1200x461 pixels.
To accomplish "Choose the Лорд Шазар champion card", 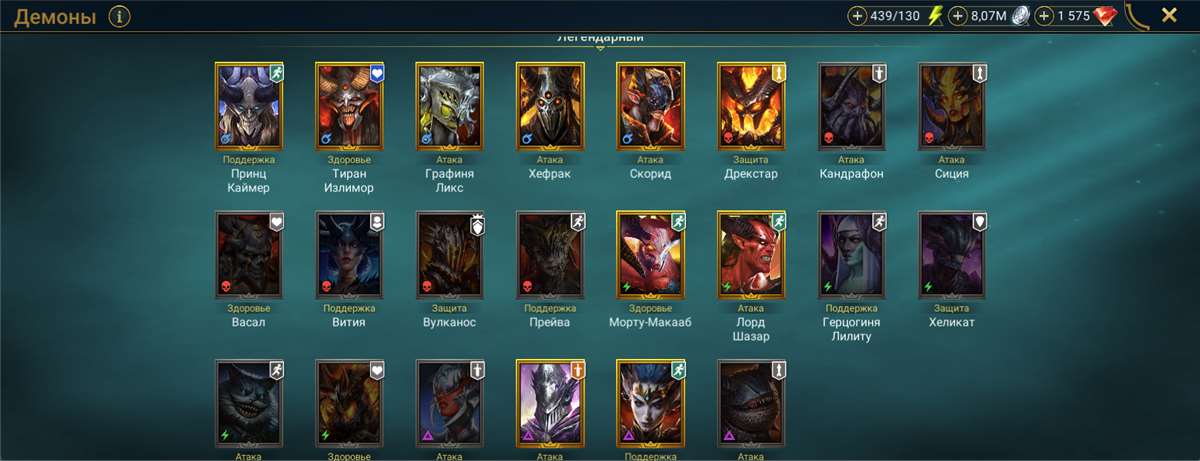I will (751, 254).
